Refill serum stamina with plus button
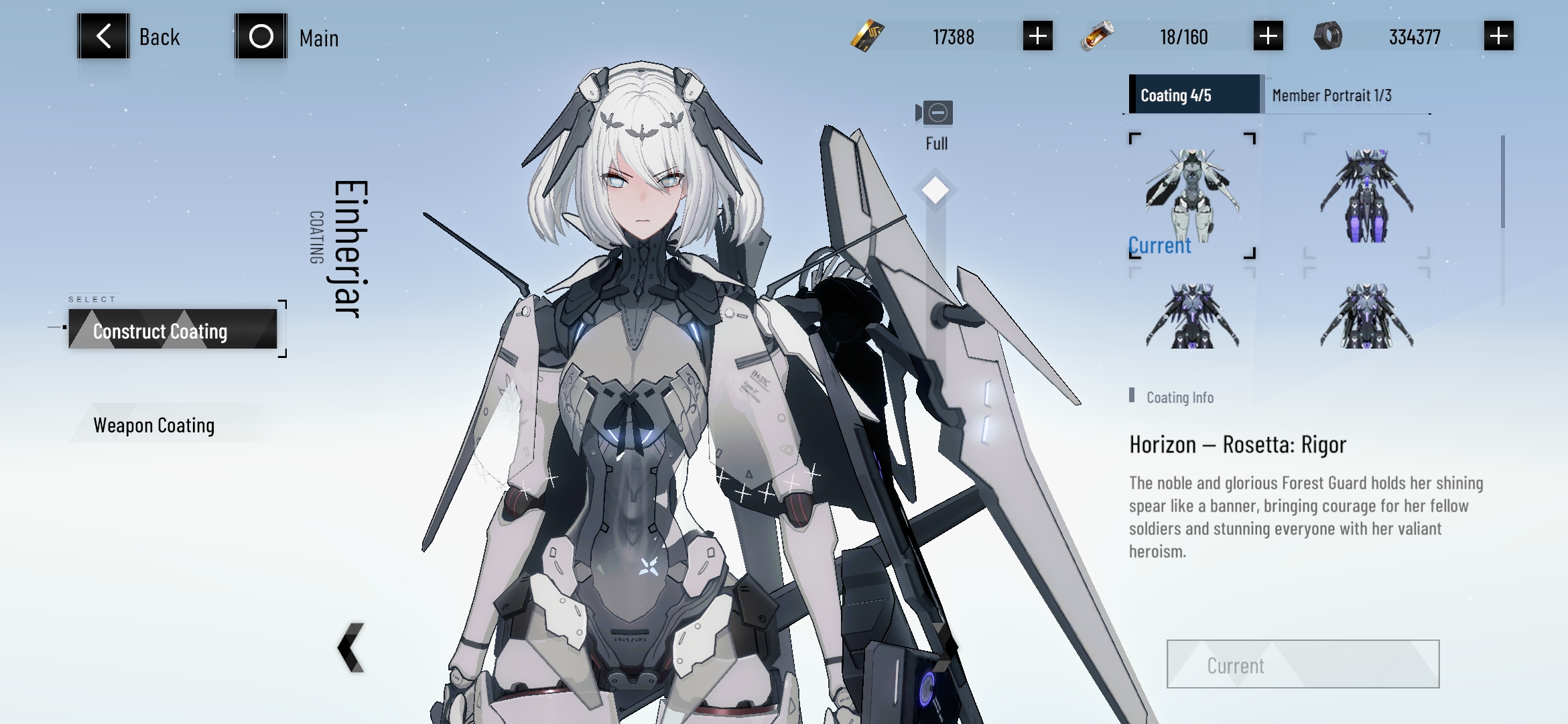This screenshot has width=1568, height=724. coord(1268,36)
